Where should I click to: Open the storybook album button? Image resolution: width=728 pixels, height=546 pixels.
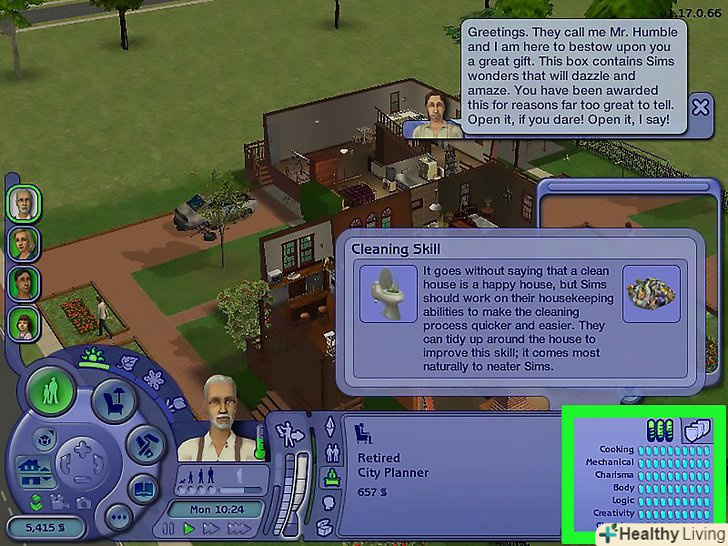pos(143,490)
